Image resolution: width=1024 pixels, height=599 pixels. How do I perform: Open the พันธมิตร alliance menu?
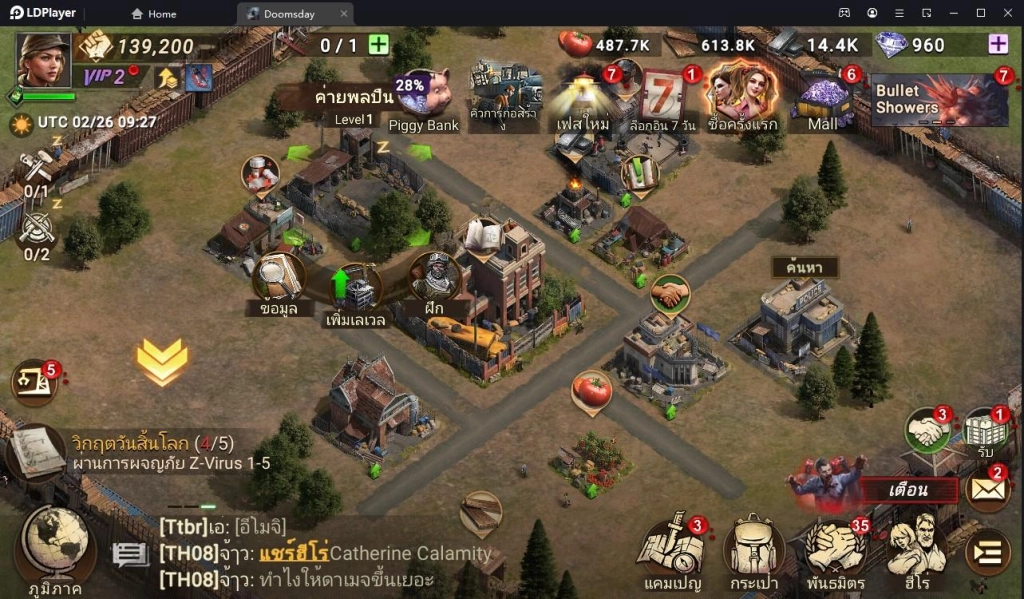pos(835,551)
